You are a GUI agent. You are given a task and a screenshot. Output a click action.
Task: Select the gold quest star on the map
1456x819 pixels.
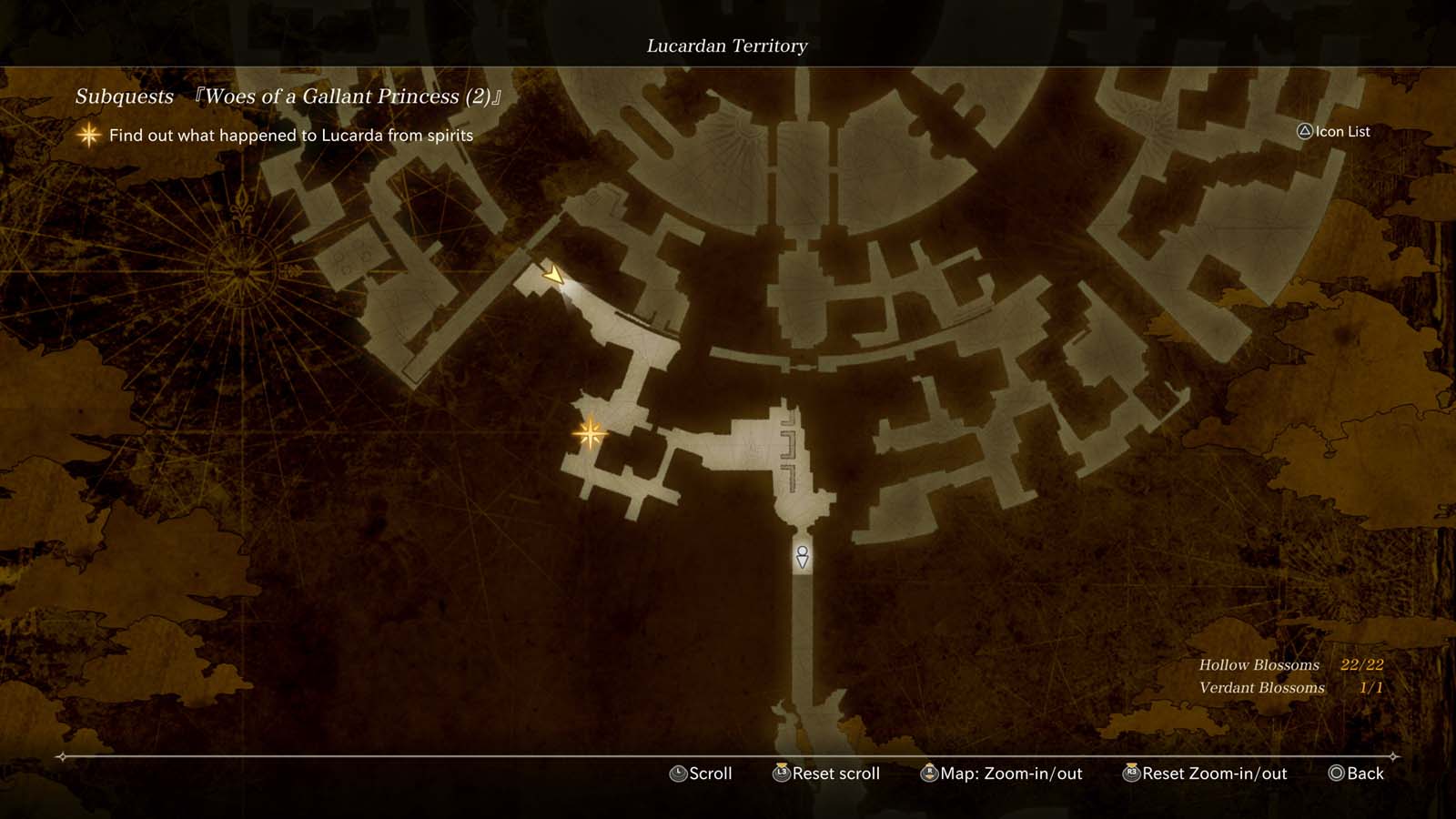[590, 434]
